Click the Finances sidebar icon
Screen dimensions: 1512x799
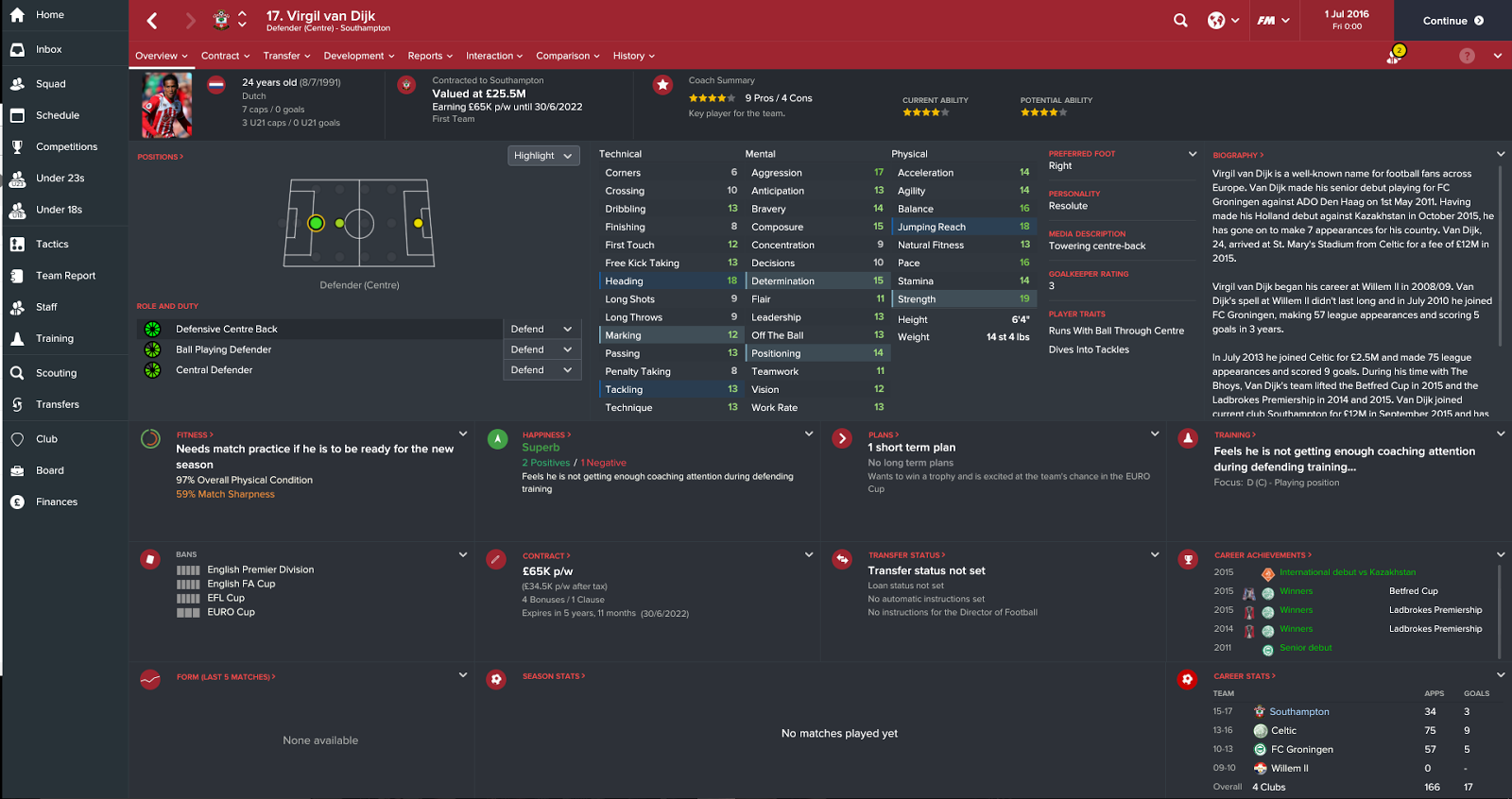[16, 501]
